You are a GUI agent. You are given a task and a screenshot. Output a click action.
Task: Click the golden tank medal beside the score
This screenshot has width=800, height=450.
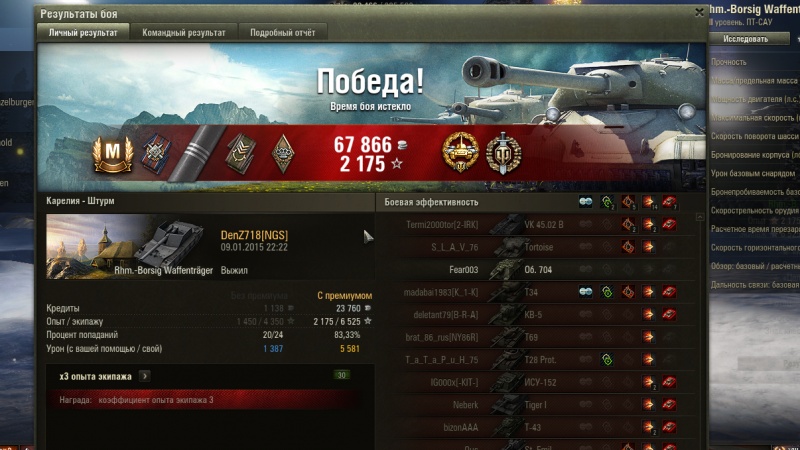click(461, 152)
